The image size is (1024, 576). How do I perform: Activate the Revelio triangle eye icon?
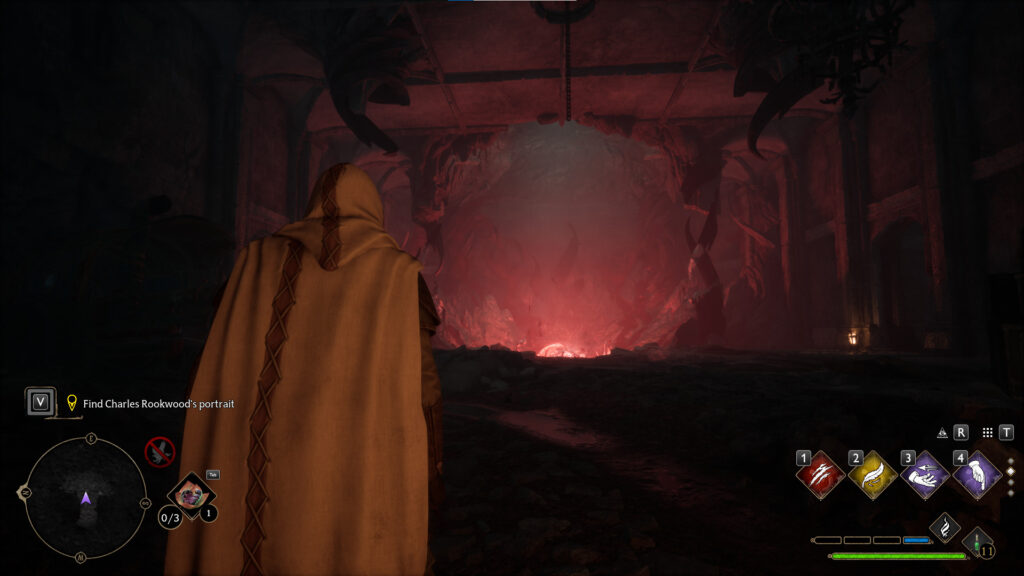click(x=942, y=433)
